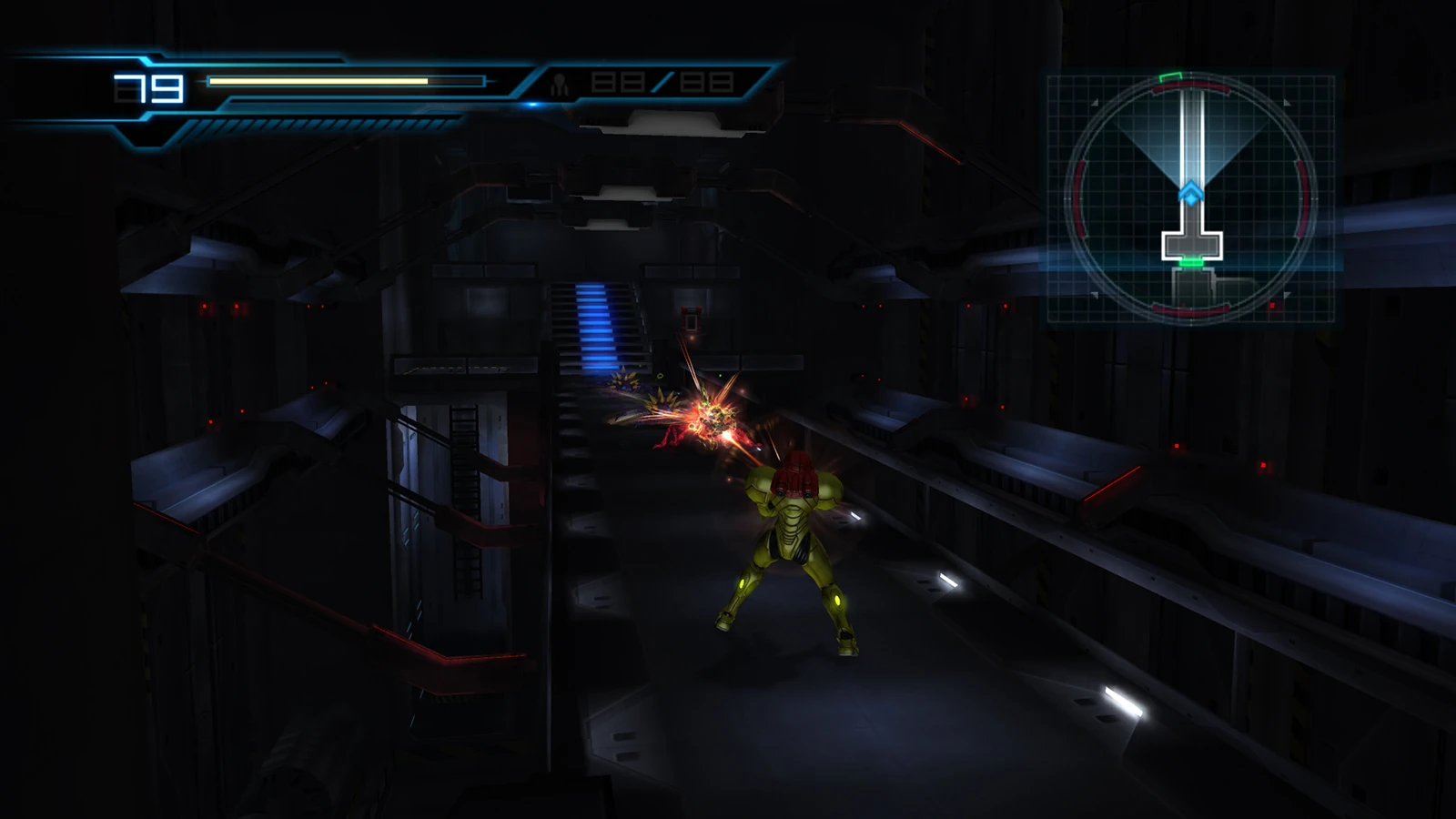Click the red dot near the minimap's lower right
This screenshot has width=1456, height=819.
pyautogui.click(x=1272, y=305)
